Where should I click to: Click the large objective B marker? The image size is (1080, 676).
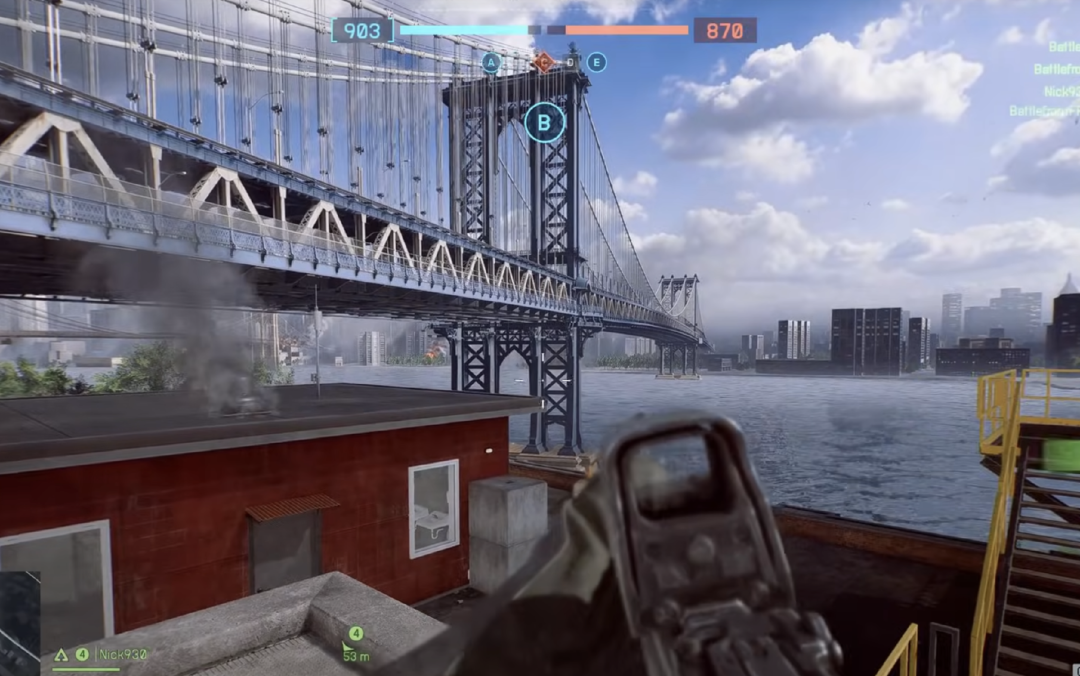(544, 123)
